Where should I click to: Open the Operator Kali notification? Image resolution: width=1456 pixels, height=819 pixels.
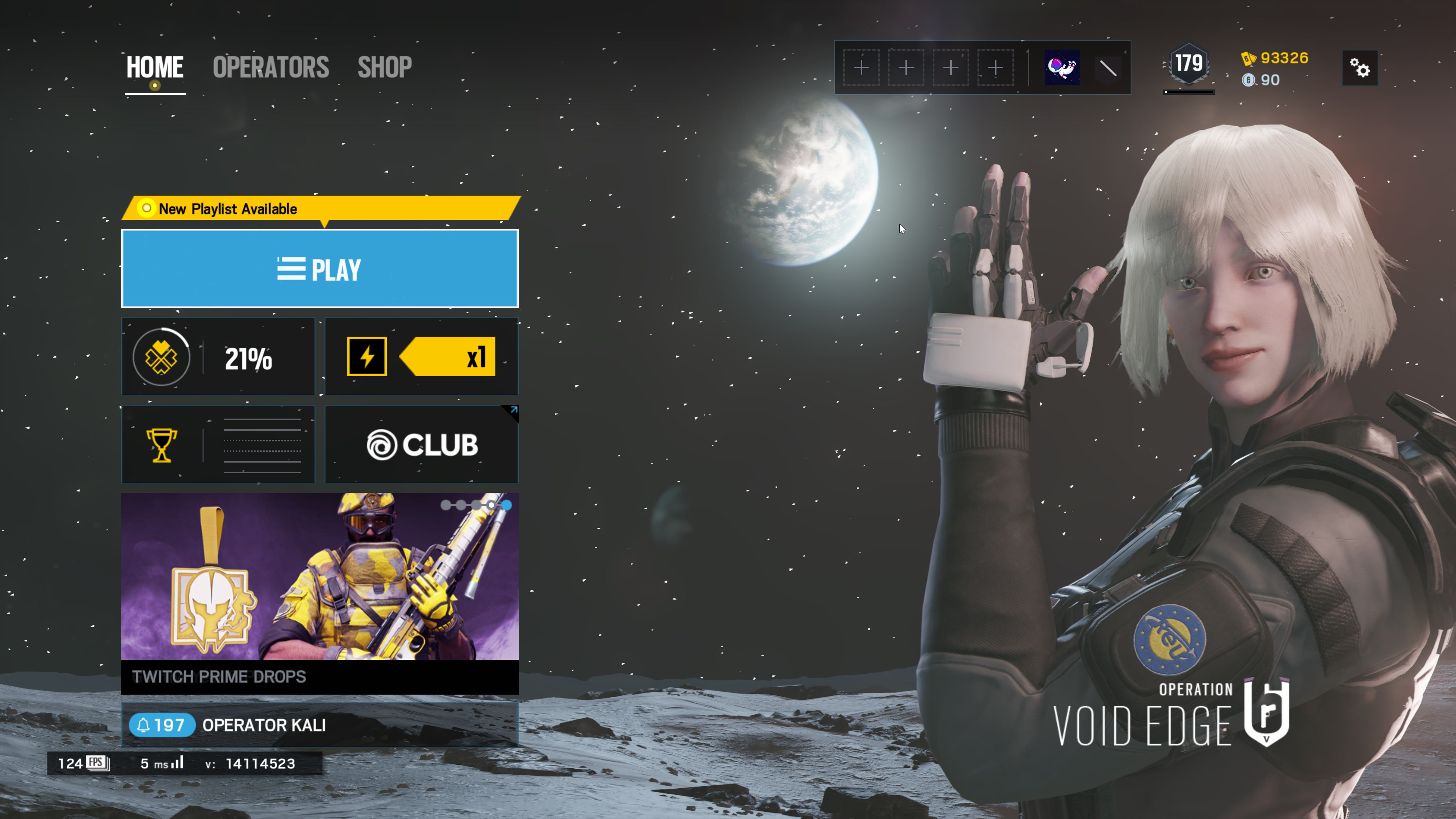point(320,725)
